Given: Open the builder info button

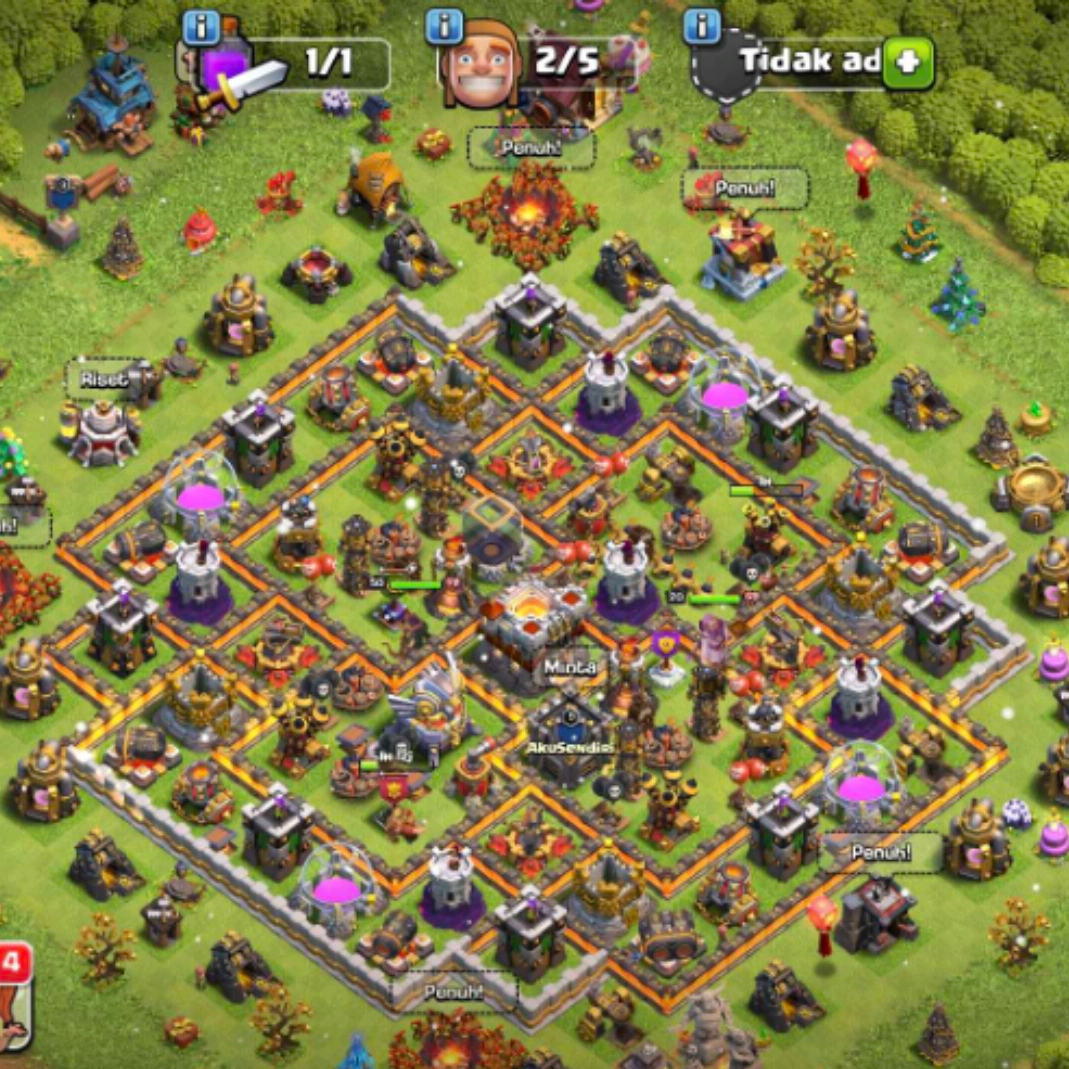Looking at the screenshot, I should (444, 27).
